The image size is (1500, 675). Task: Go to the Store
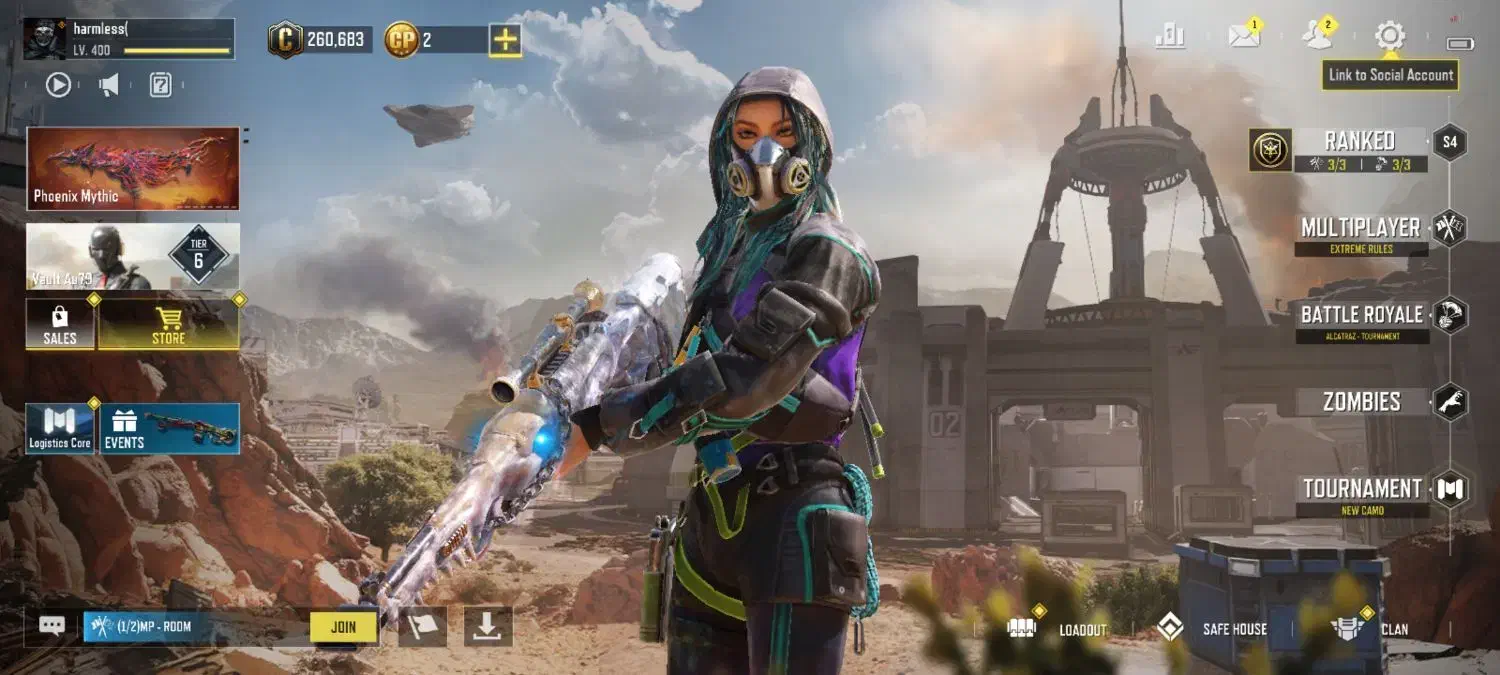click(168, 325)
